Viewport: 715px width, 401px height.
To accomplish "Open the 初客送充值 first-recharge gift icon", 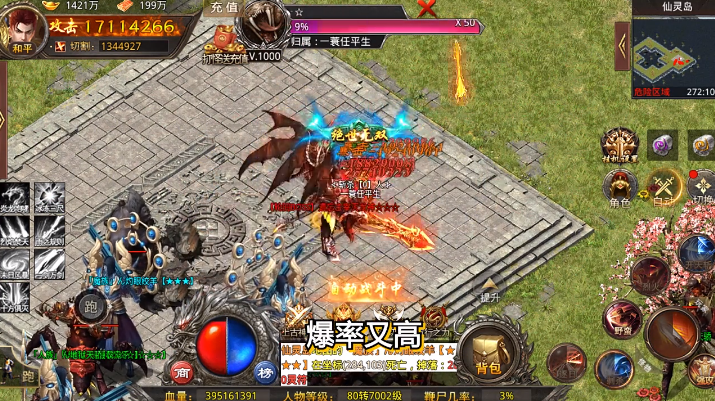I will click(x=222, y=45).
